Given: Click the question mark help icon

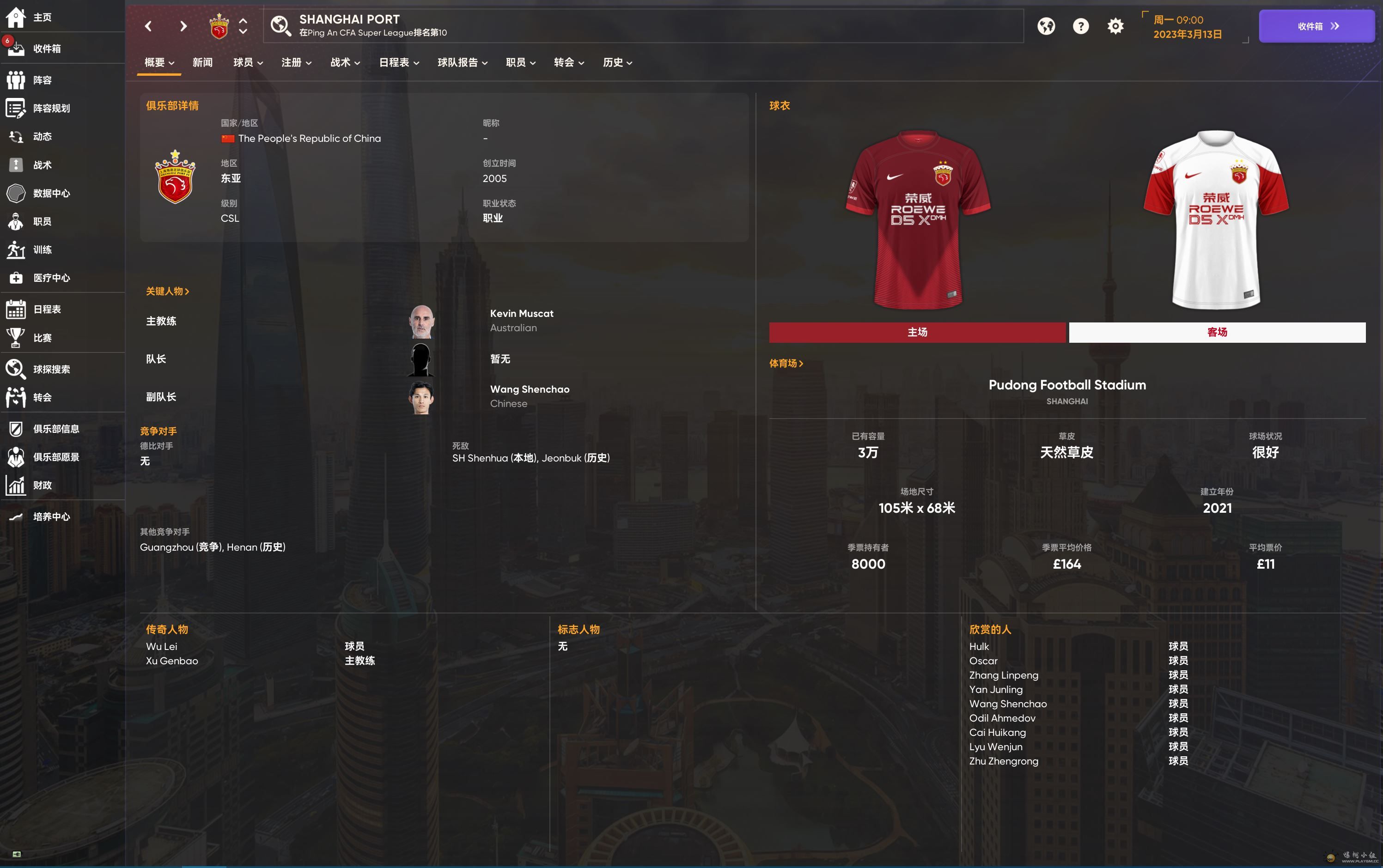Looking at the screenshot, I should tap(1080, 26).
